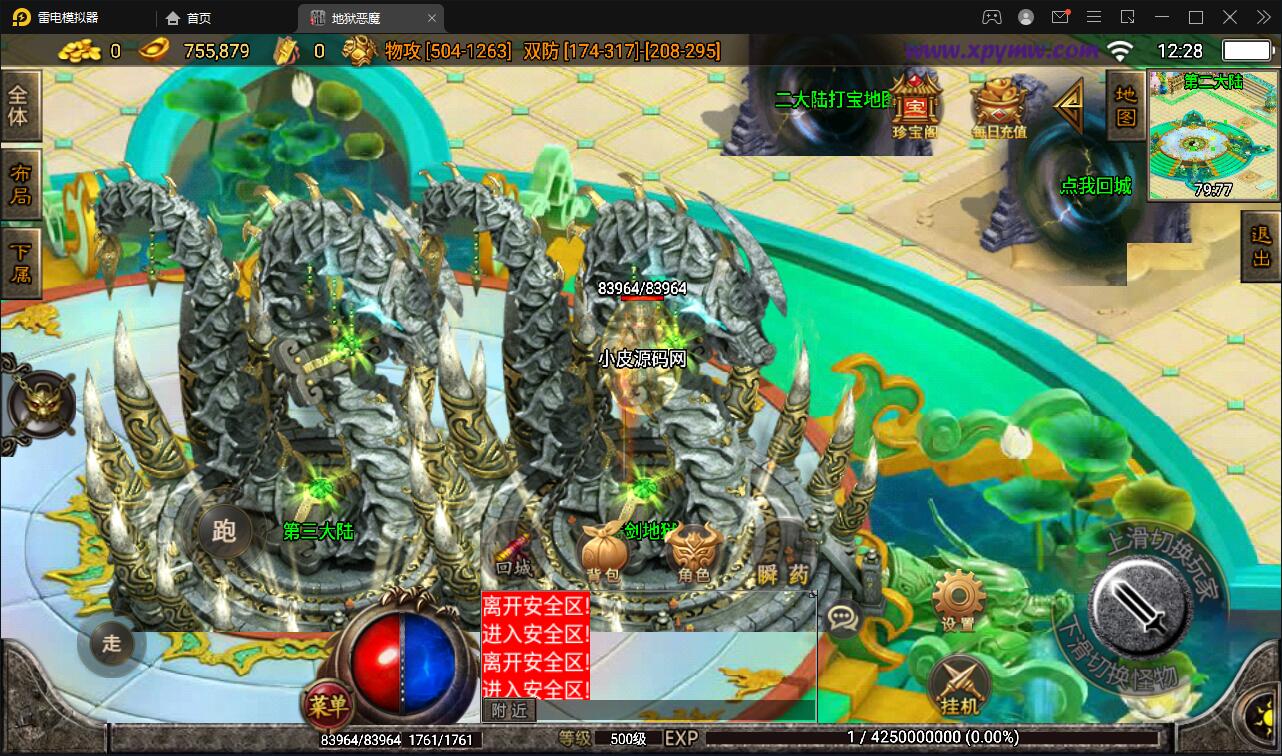Open the 珍宝阁 treasure pavilion icon
The width and height of the screenshot is (1282, 756).
(915, 105)
